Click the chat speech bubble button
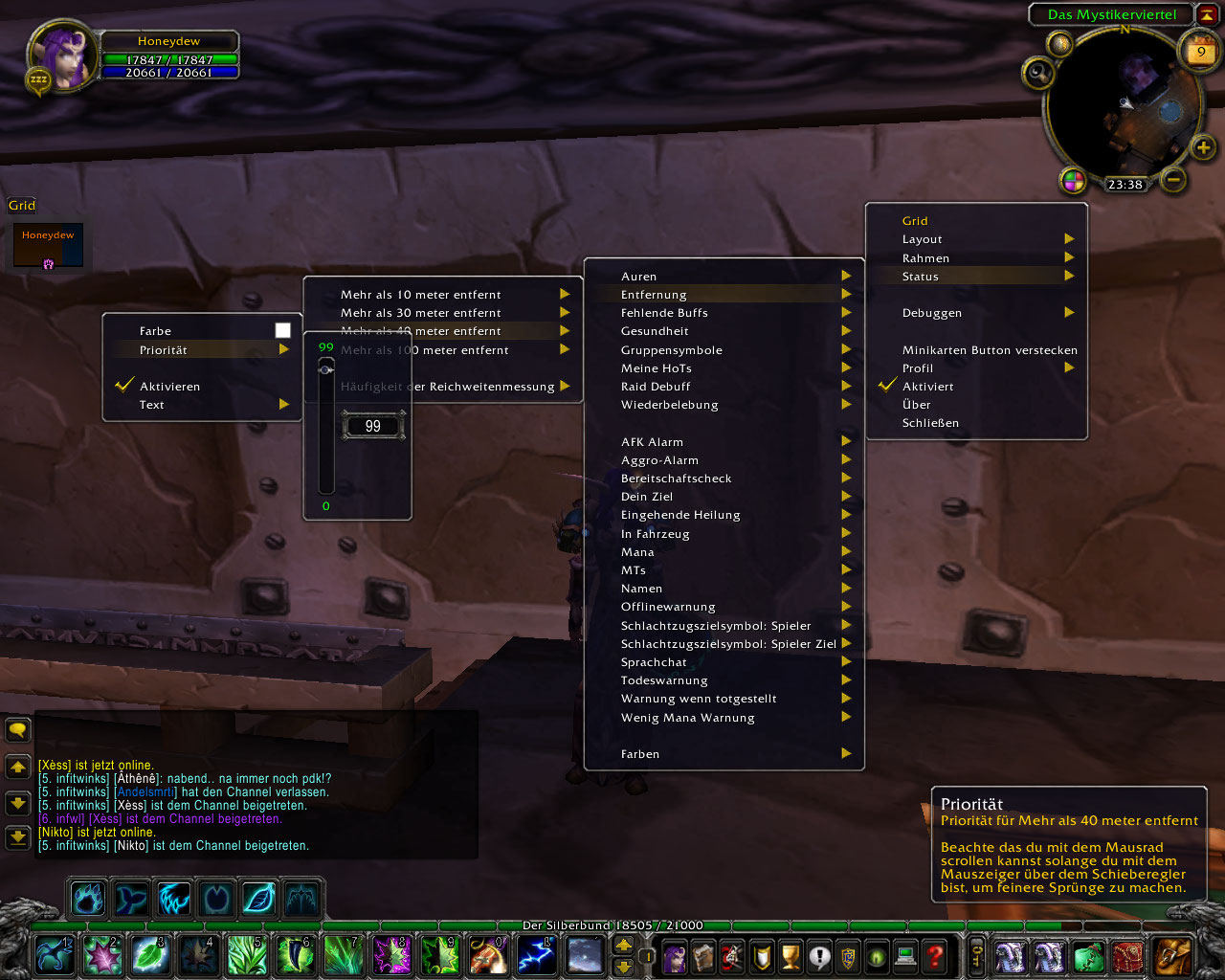The width and height of the screenshot is (1225, 980). click(x=18, y=731)
